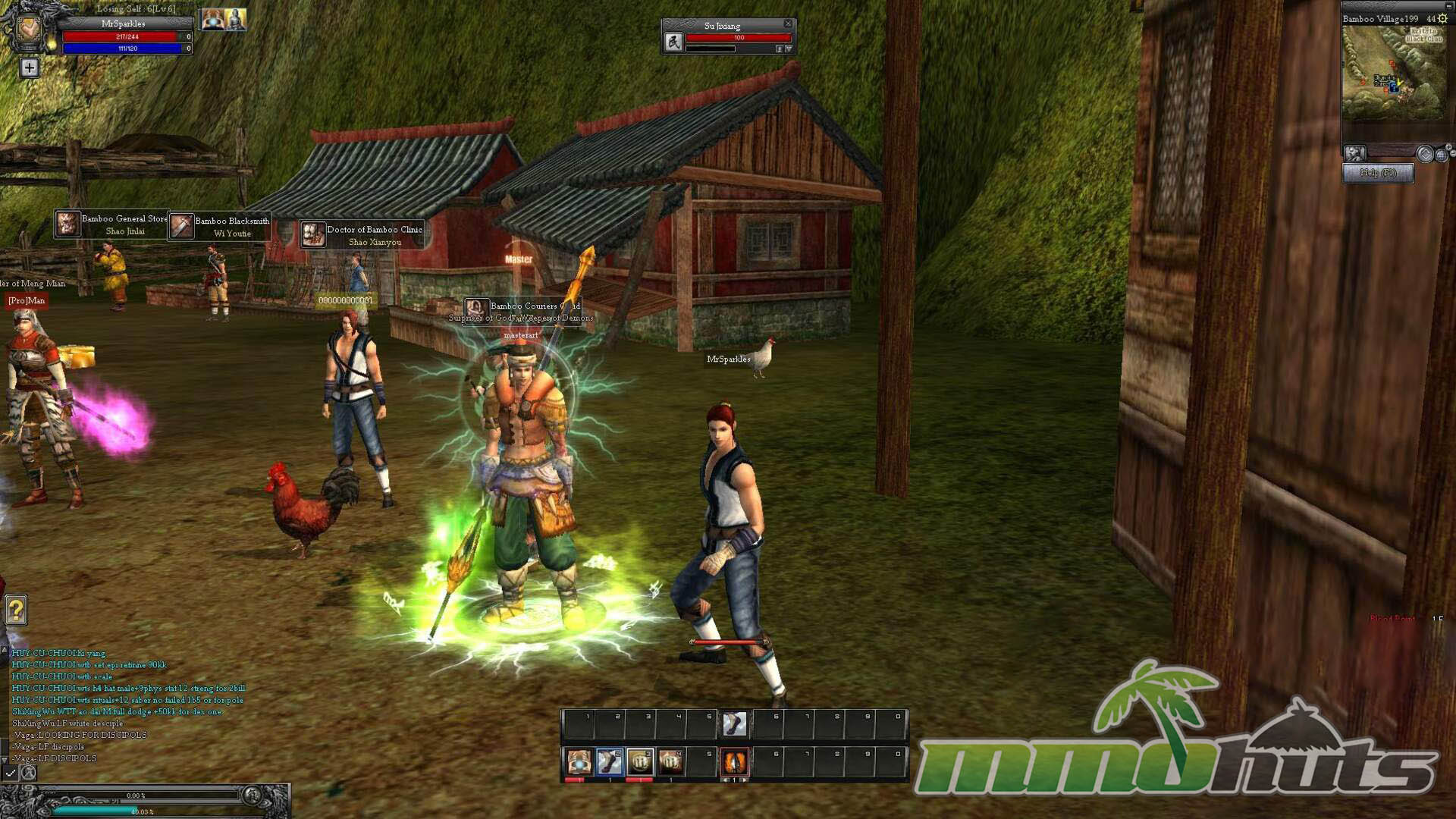This screenshot has height=819, width=1456.
Task: Zoom in the minimap with plus
Action: (x=1448, y=147)
